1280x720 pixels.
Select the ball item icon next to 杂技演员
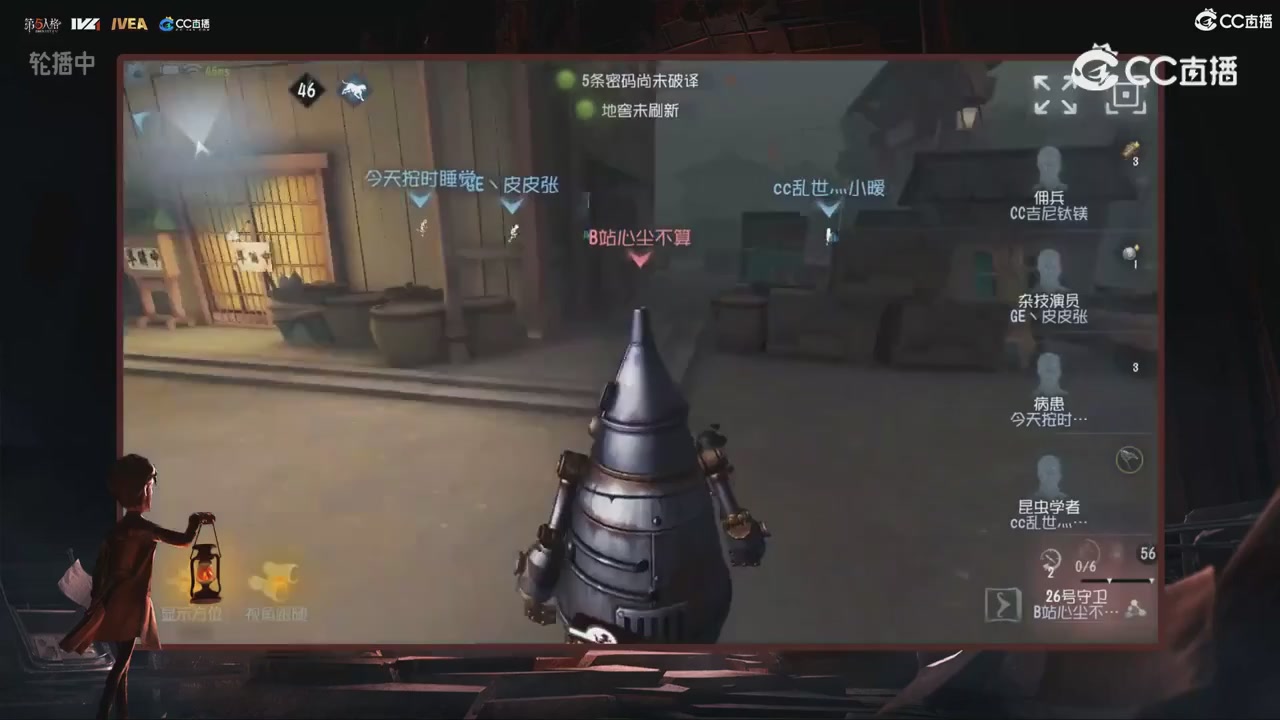click(x=1130, y=253)
